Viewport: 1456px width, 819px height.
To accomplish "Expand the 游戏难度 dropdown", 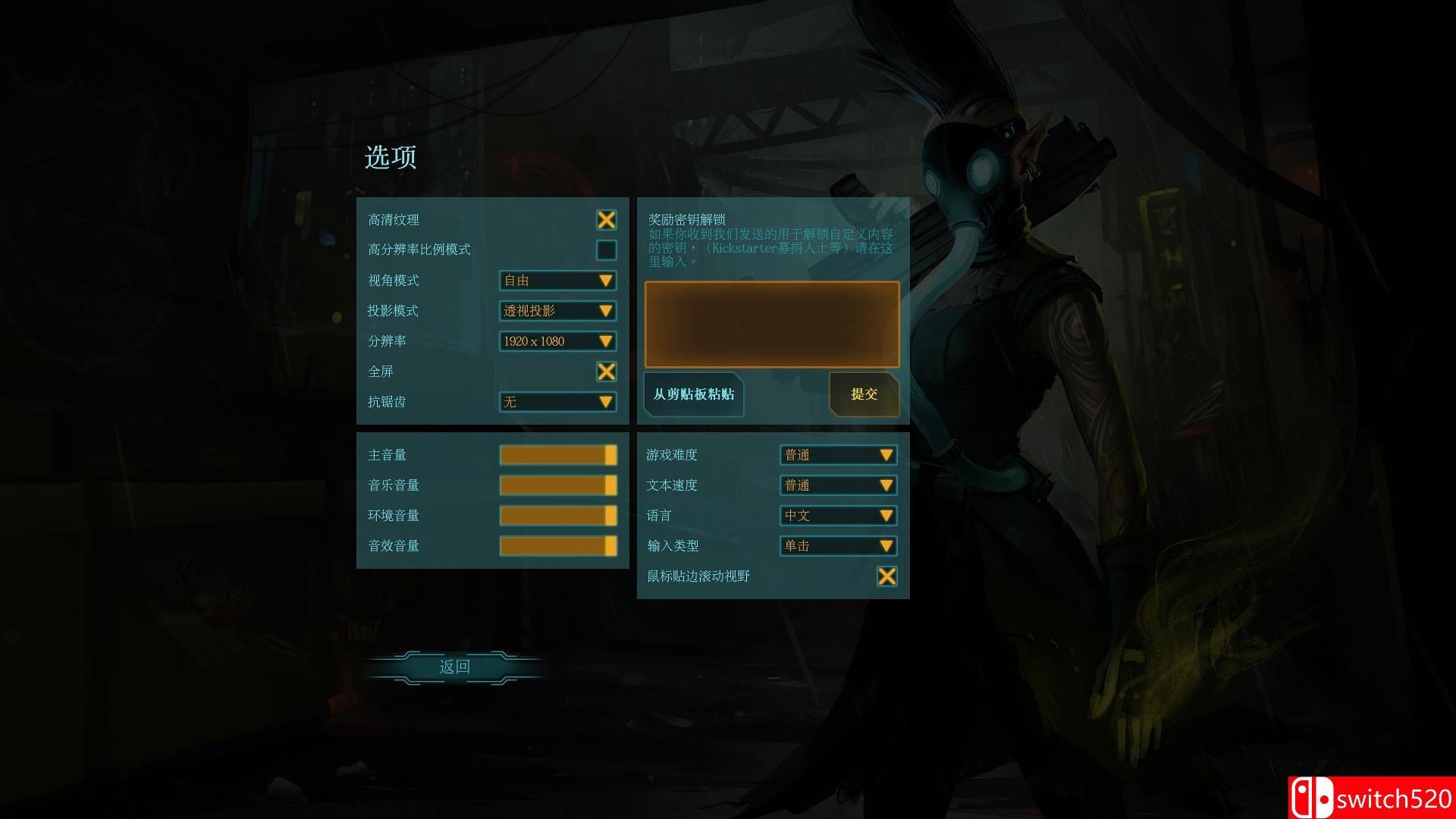I will [x=838, y=455].
